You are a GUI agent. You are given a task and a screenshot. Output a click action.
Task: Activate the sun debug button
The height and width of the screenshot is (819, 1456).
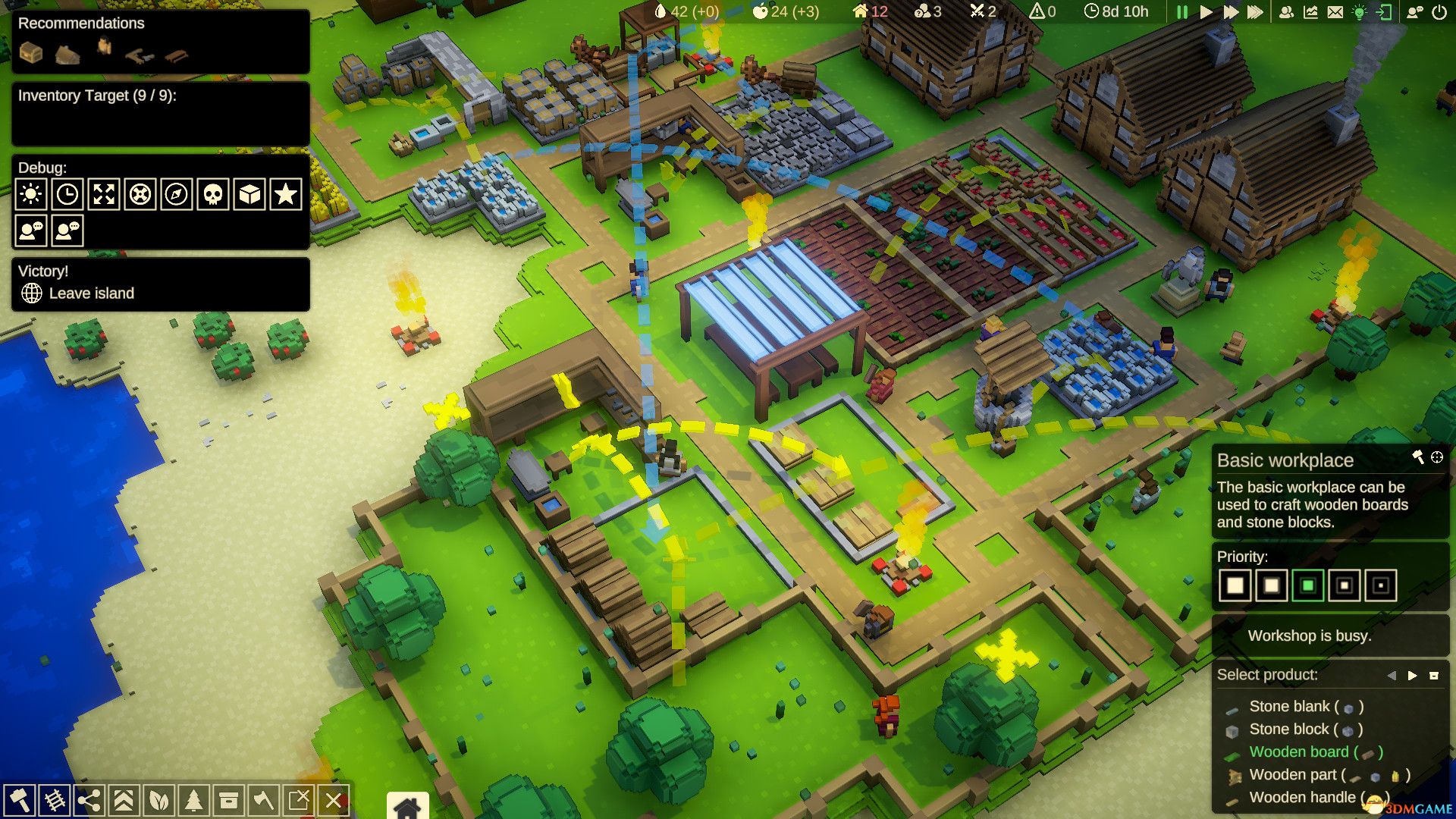click(x=31, y=195)
